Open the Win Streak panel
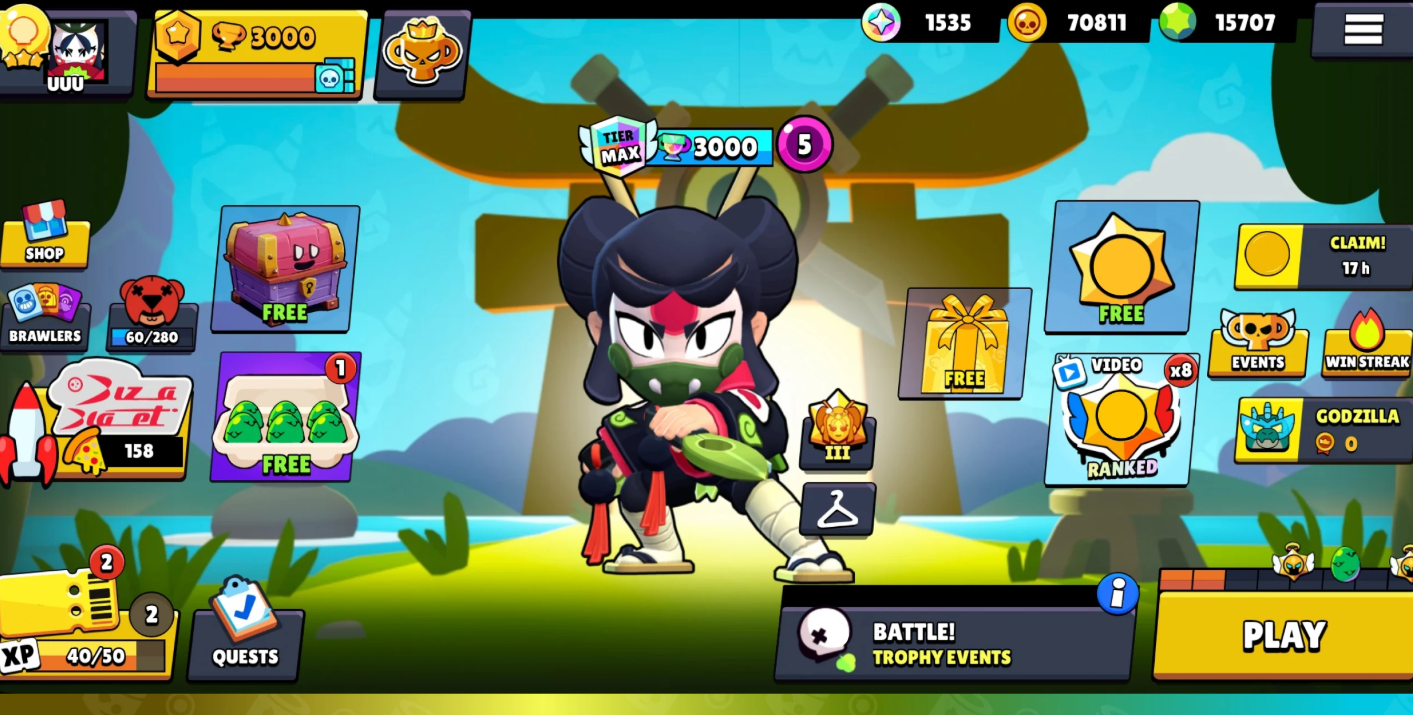Viewport: 1413px width, 715px height. tap(1366, 343)
